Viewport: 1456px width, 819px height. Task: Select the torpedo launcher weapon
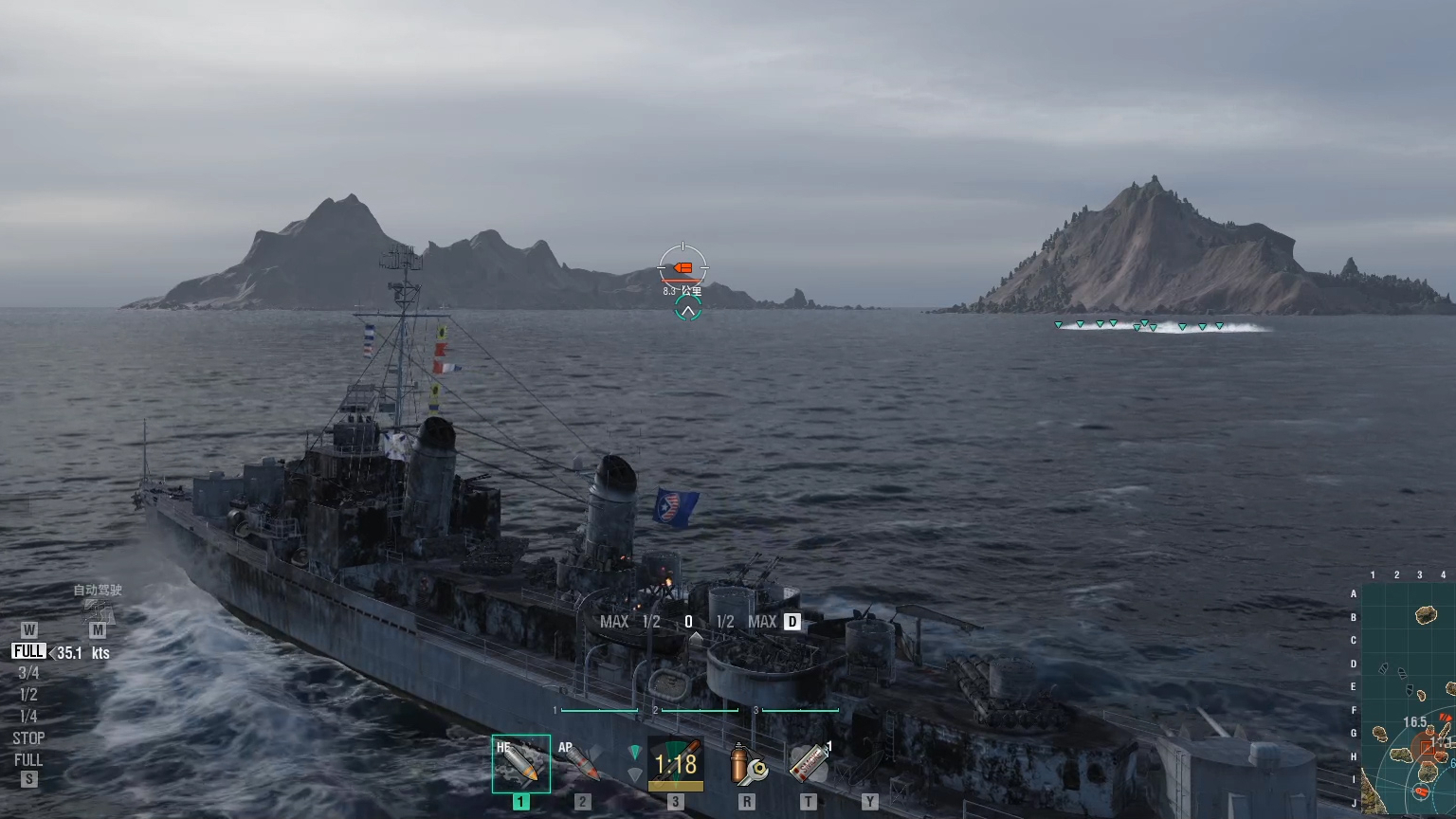coord(675,764)
